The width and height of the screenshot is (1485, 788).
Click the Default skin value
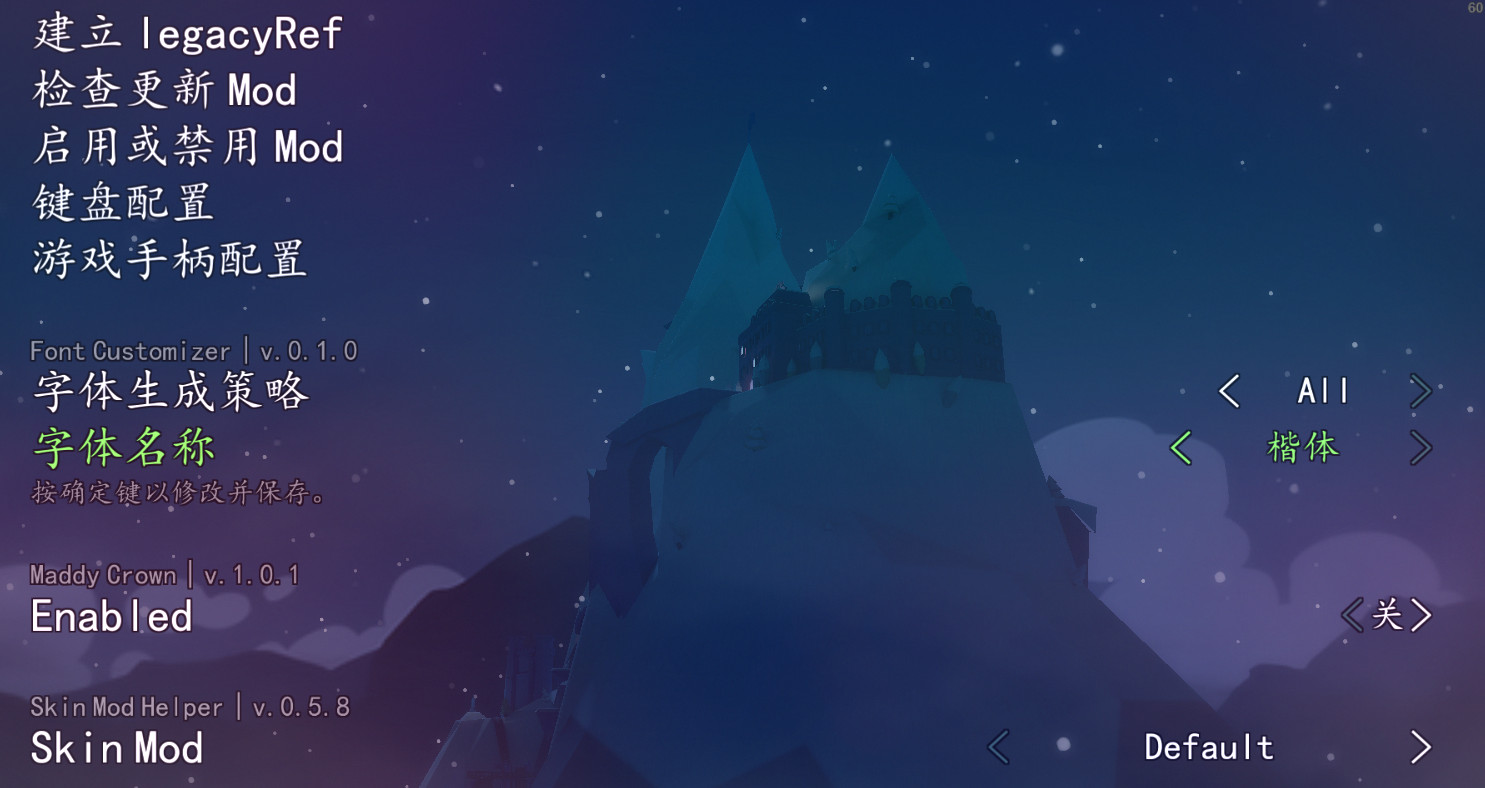click(x=1209, y=747)
